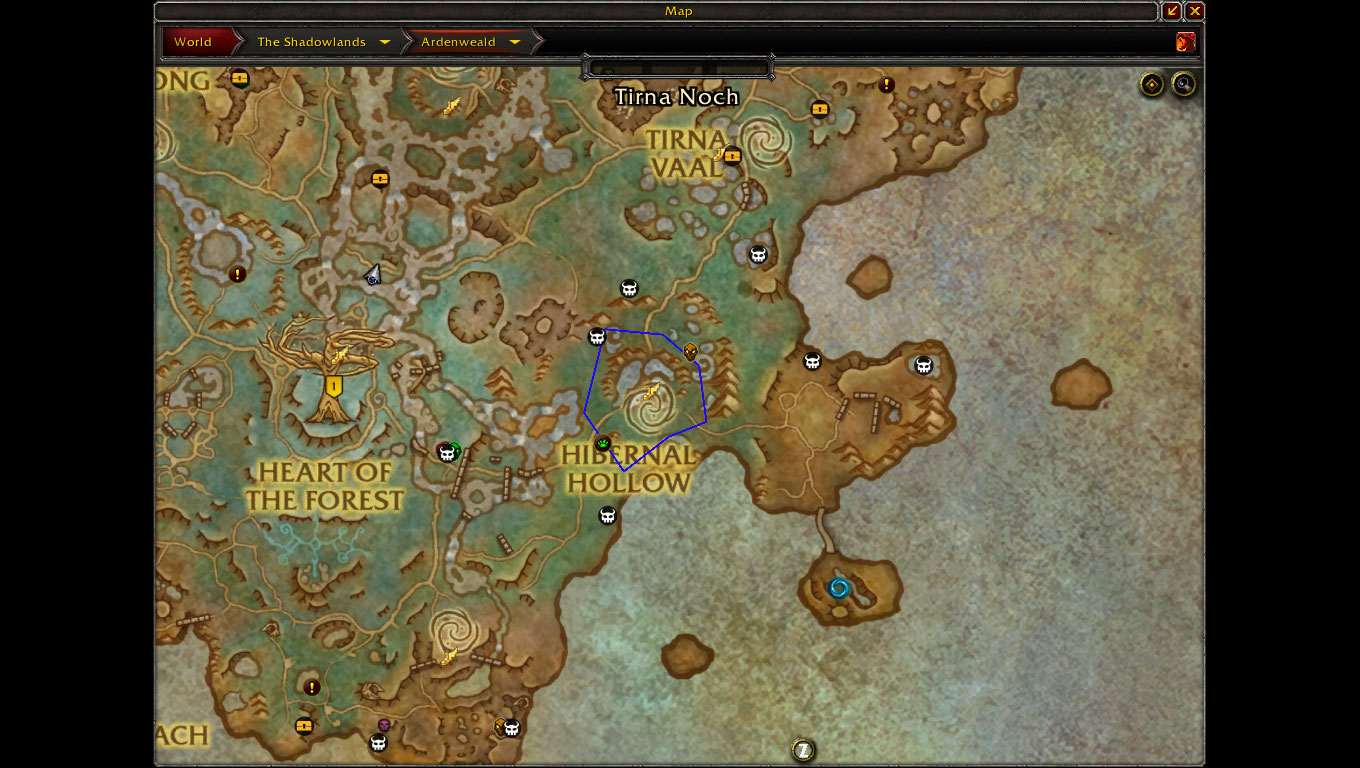This screenshot has height=768, width=1360.
Task: Open the map filter options with the diamond button
Action: (x=1152, y=85)
